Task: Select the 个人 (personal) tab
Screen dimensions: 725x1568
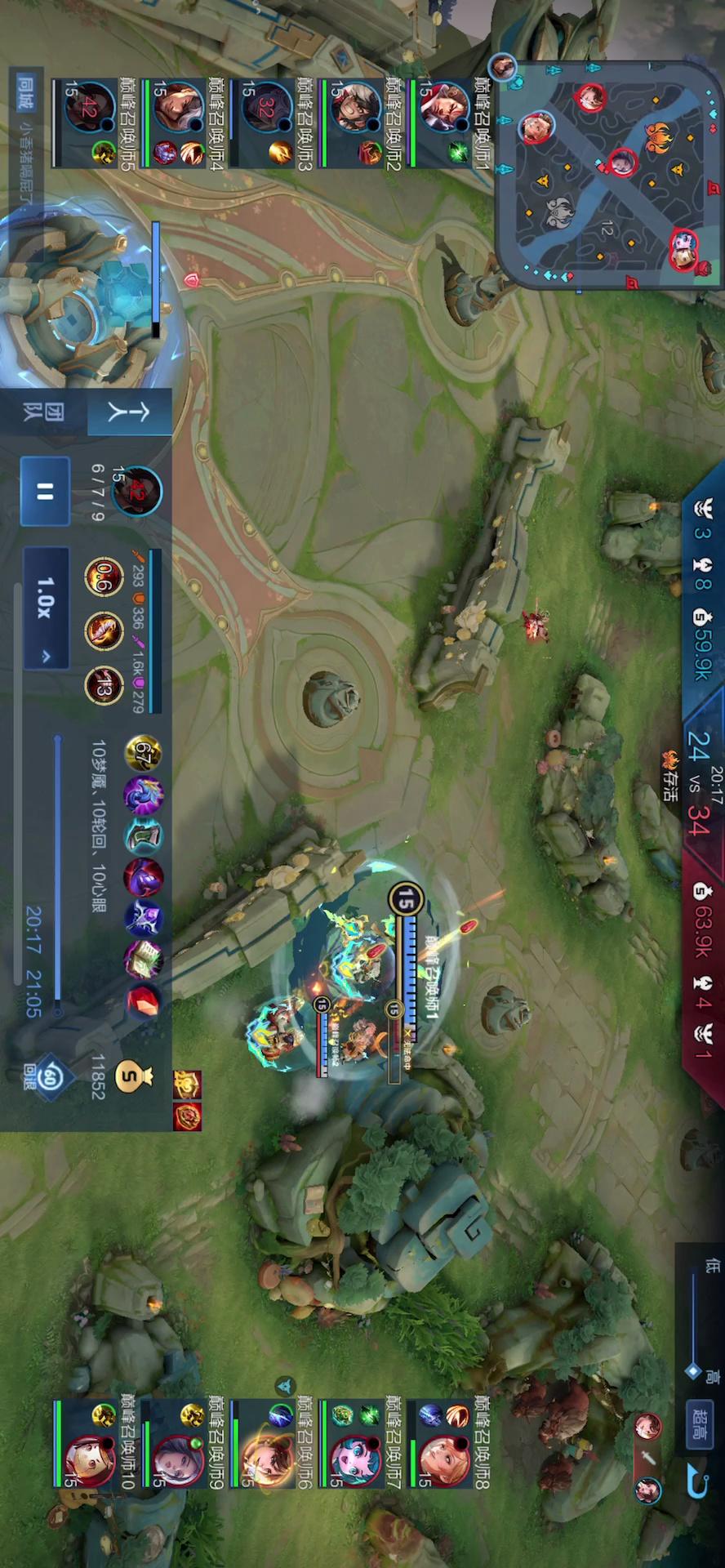Action: tap(129, 412)
